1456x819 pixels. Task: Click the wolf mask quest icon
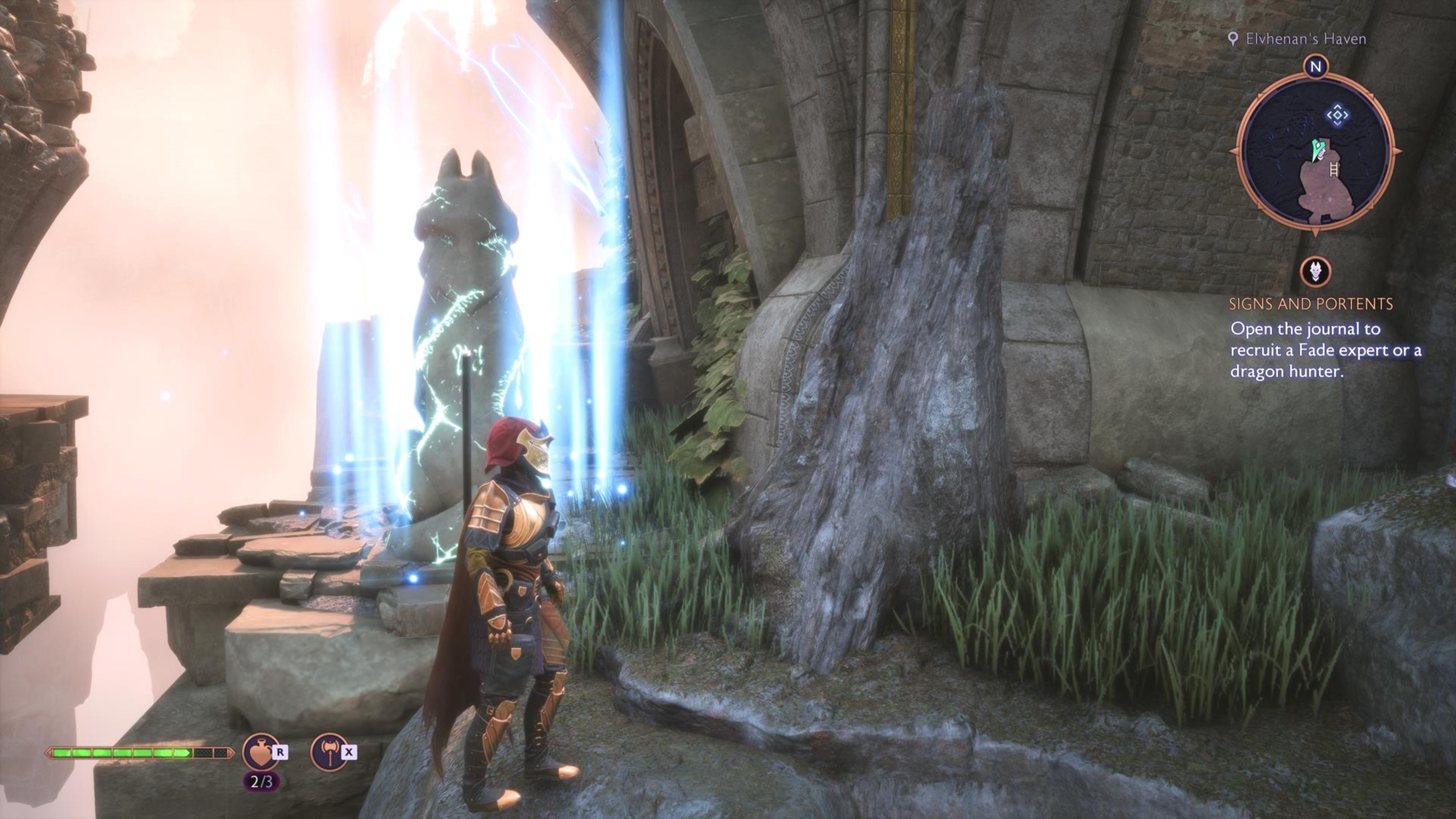1315,272
